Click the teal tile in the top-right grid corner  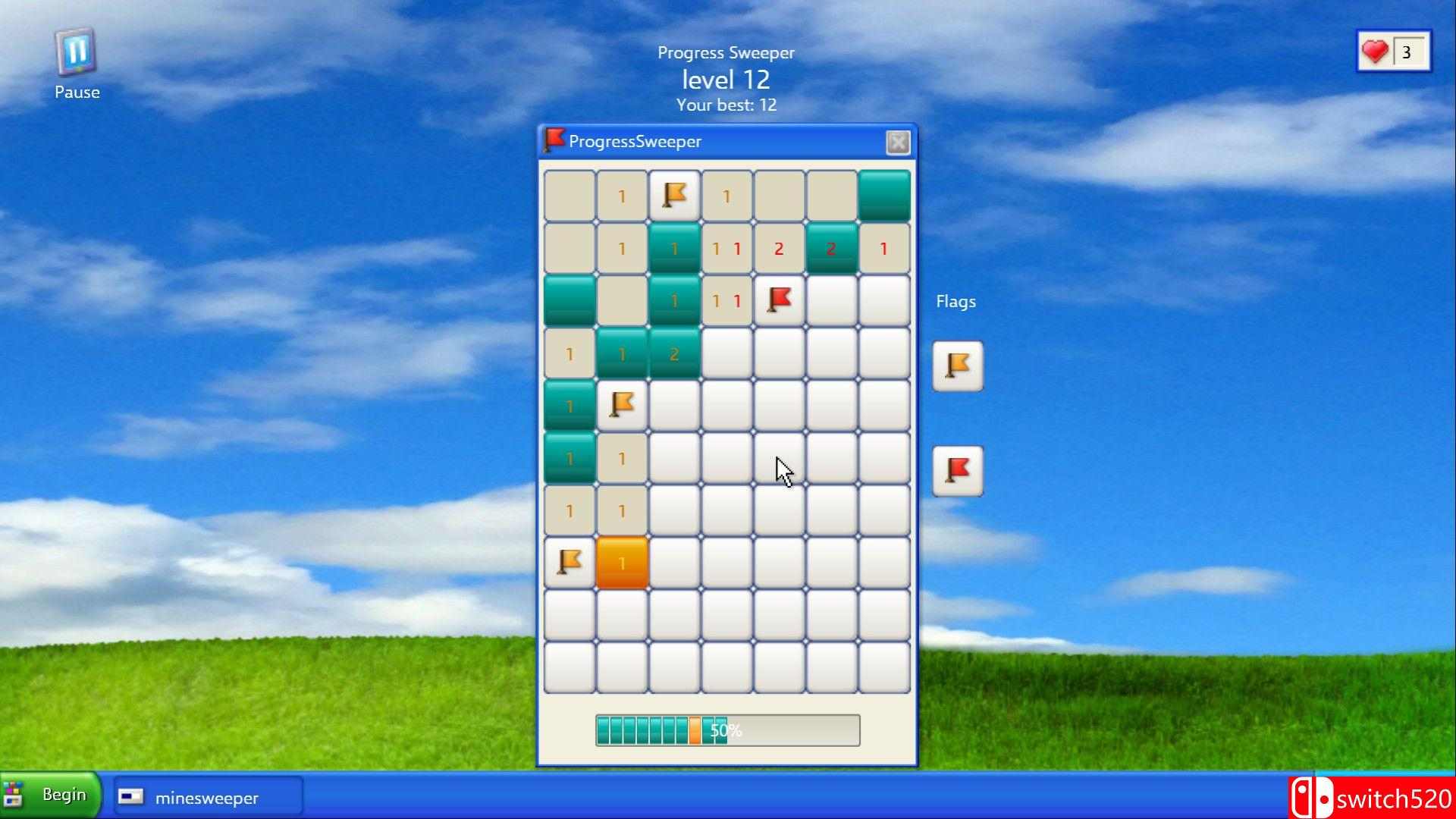[883, 196]
